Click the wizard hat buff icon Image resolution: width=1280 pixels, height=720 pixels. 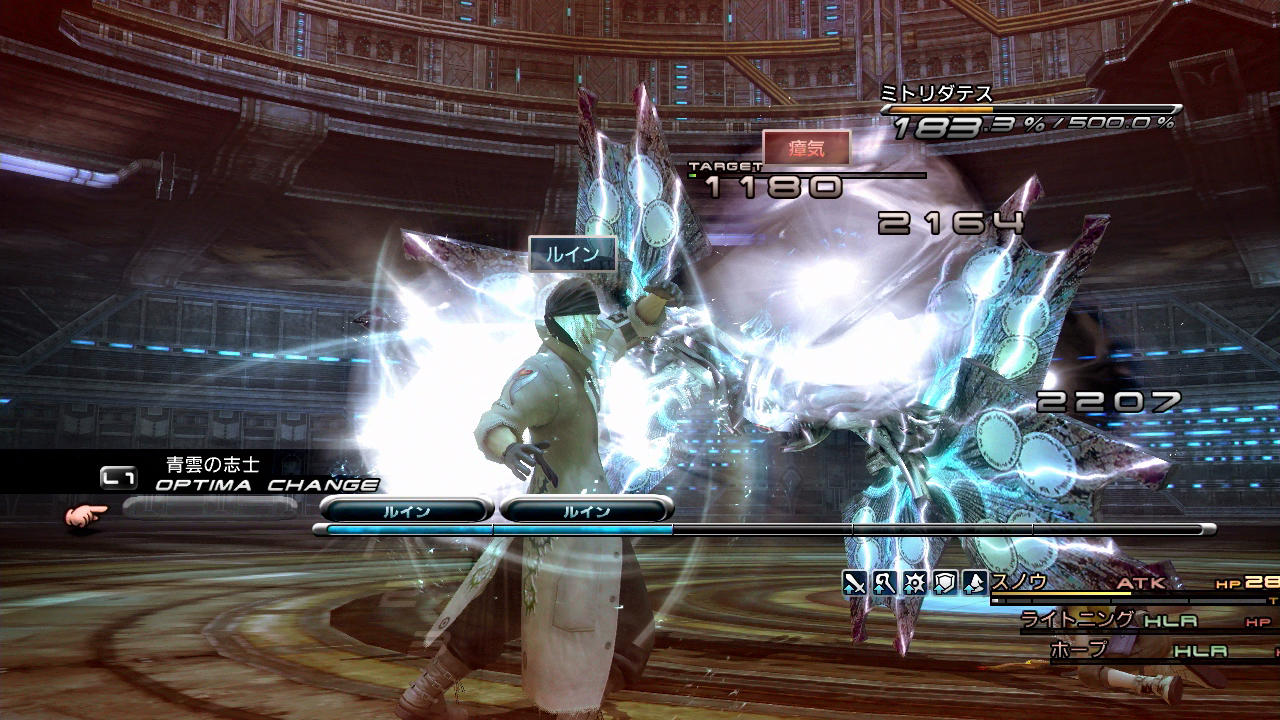[x=975, y=582]
